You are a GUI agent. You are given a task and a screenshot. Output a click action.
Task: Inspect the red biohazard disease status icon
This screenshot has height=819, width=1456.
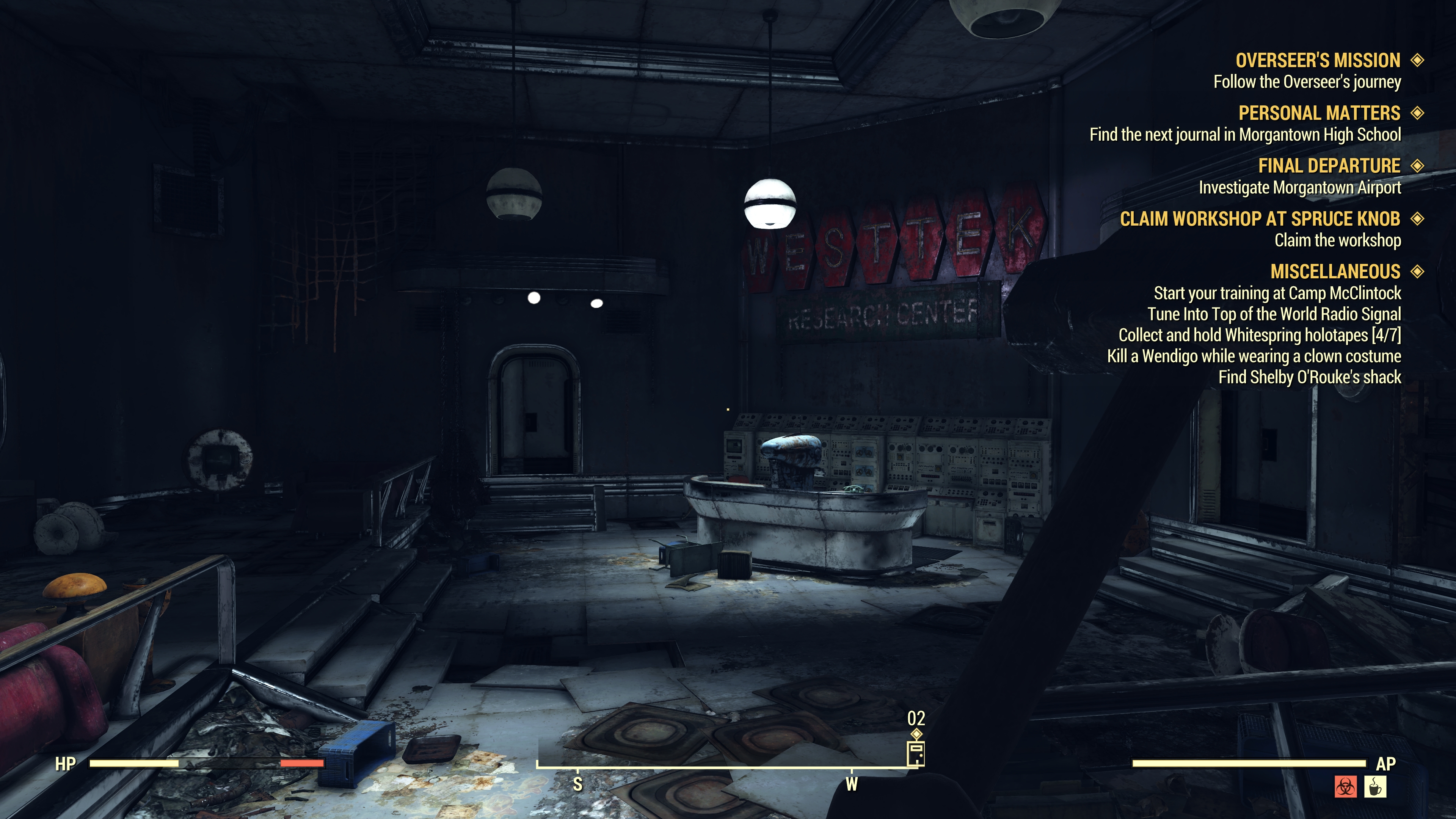[1345, 787]
